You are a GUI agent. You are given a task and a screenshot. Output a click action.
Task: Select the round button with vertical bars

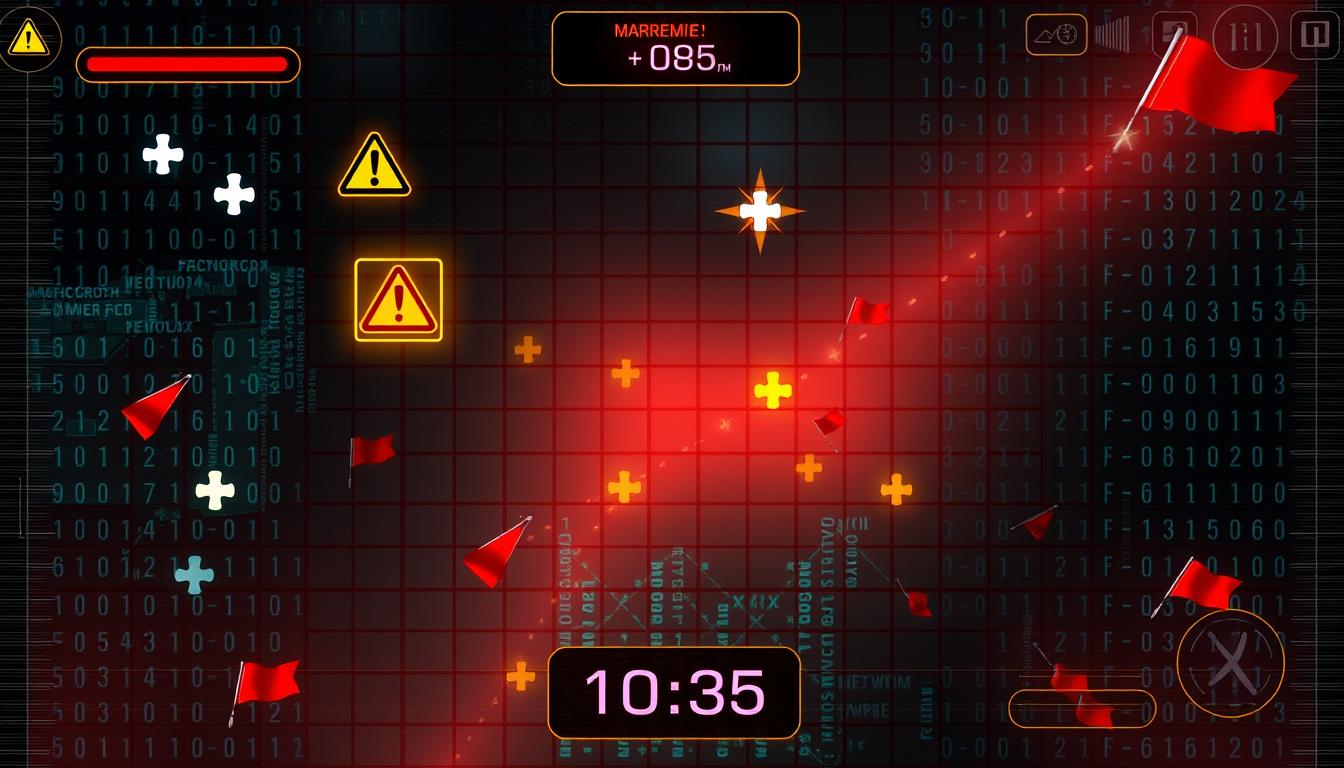(1244, 38)
